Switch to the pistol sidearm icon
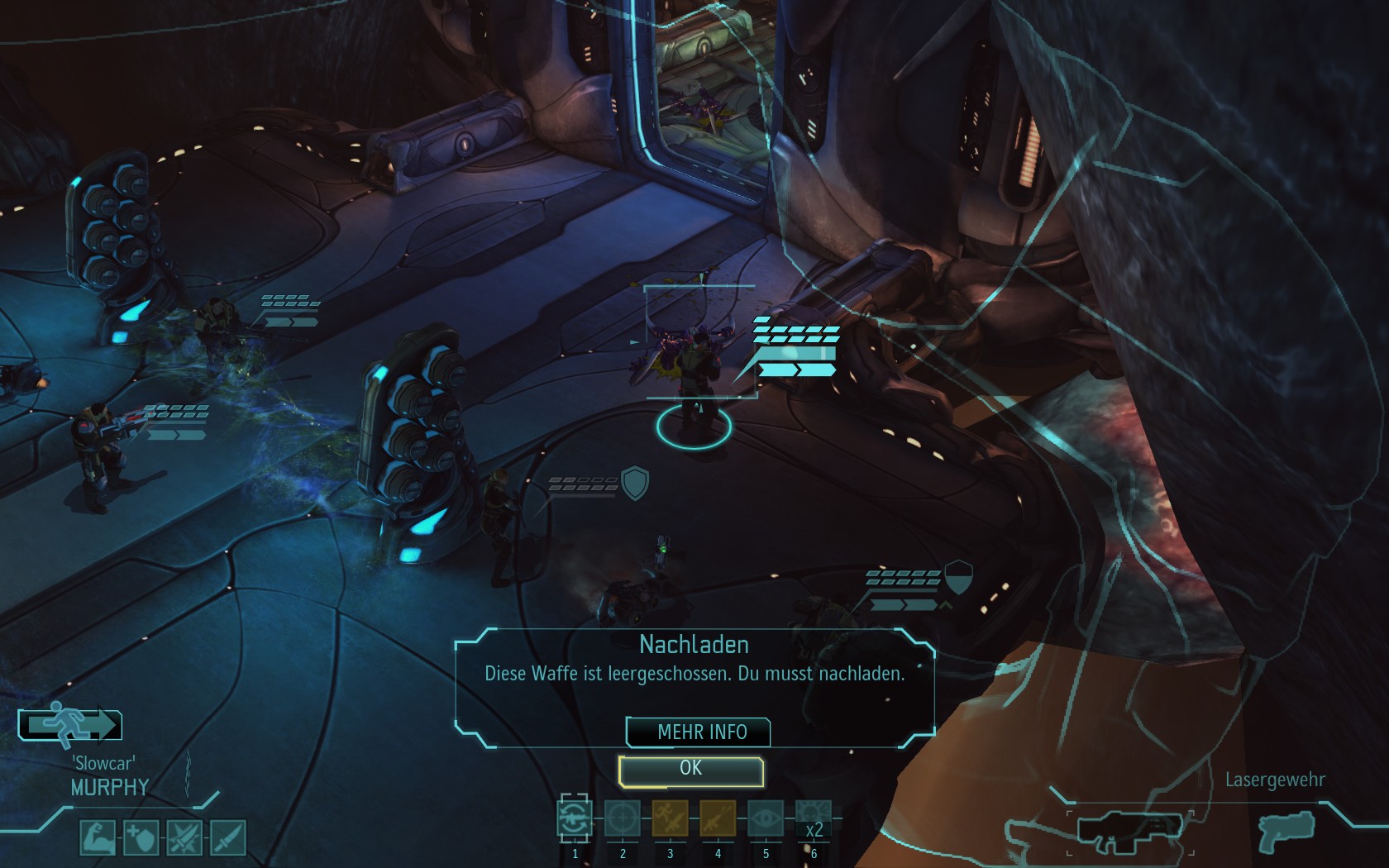This screenshot has width=1389, height=868. click(x=1286, y=829)
